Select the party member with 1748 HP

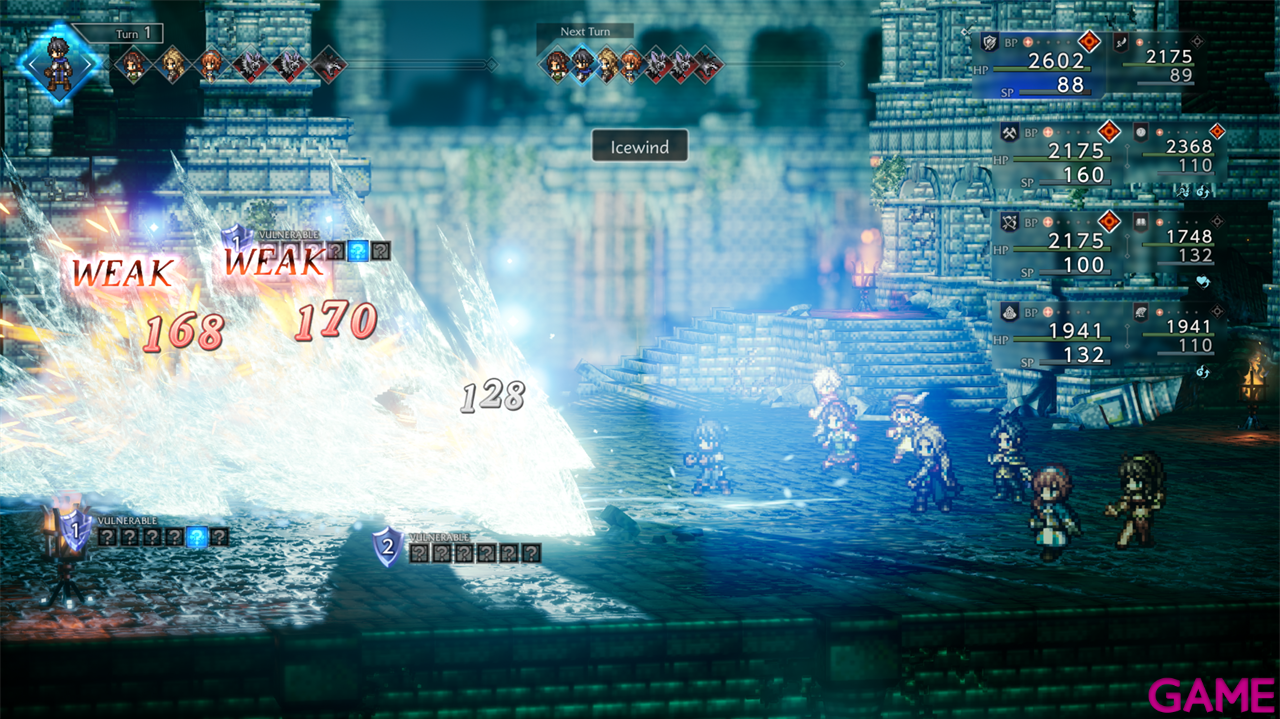click(x=1175, y=244)
